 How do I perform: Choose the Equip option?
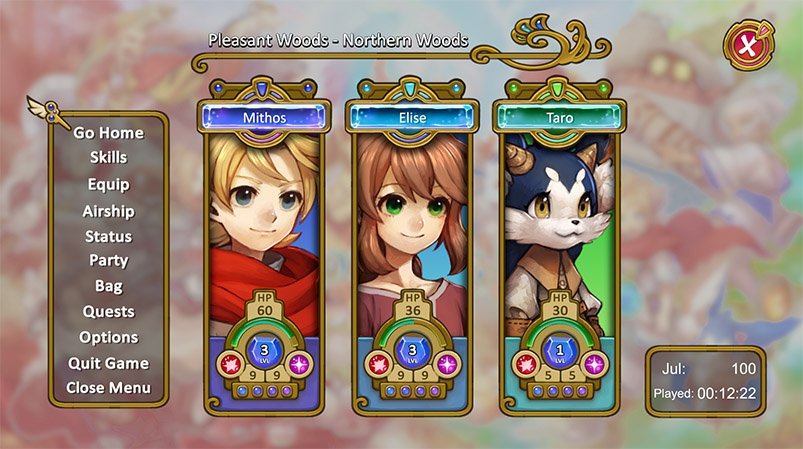108,185
